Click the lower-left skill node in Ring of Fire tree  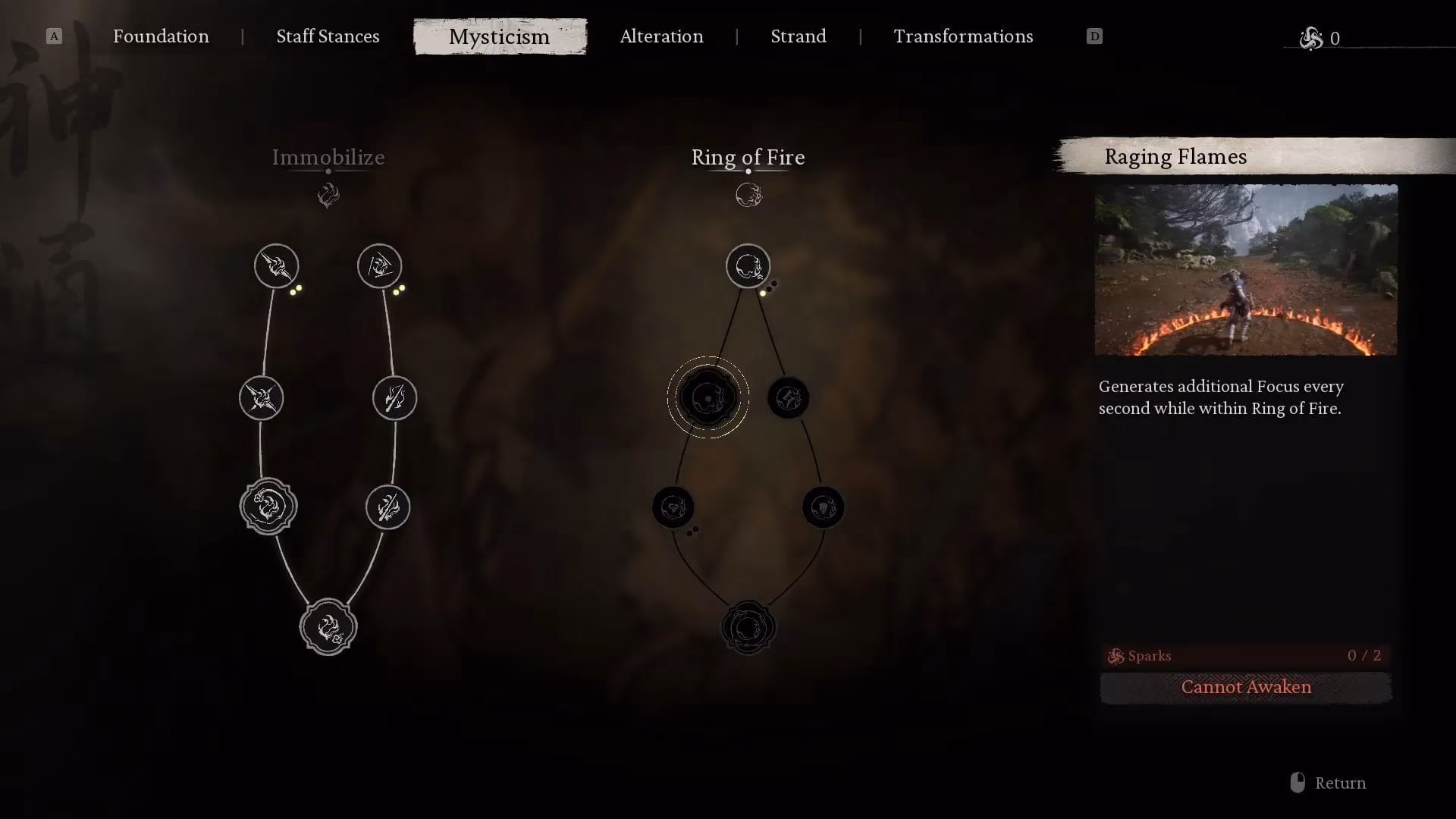pyautogui.click(x=674, y=508)
